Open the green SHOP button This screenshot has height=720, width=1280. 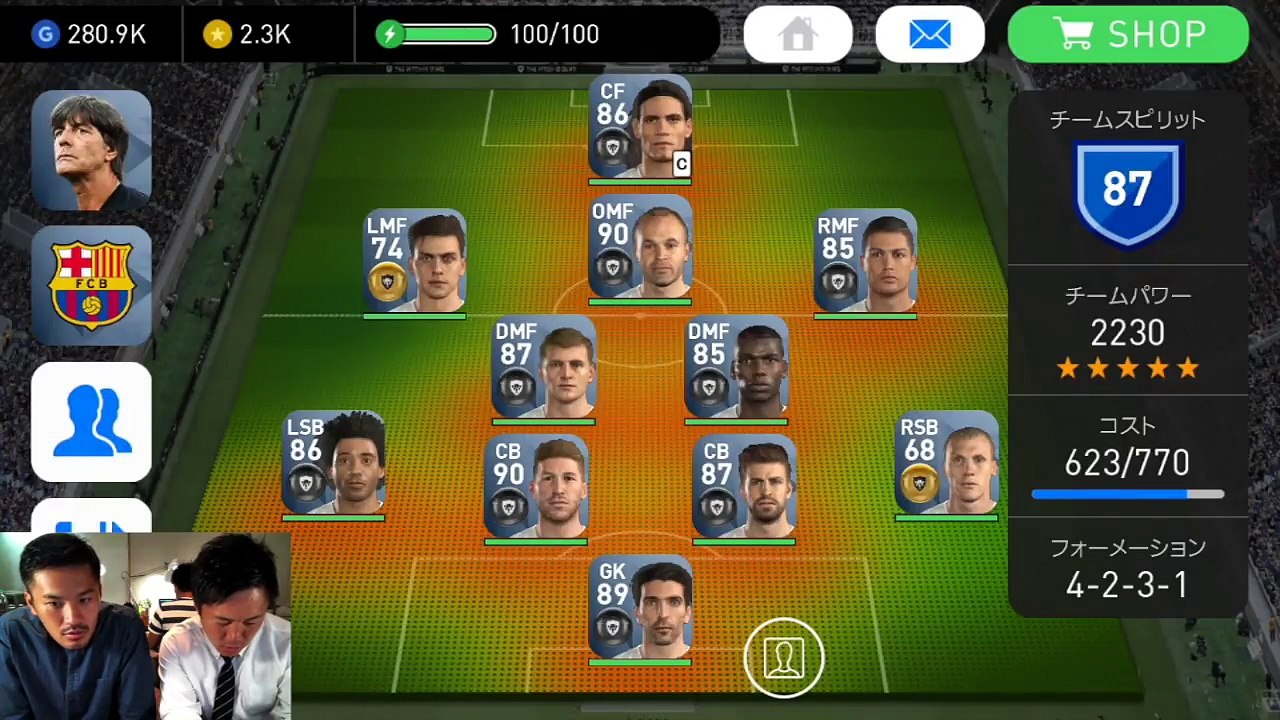click(x=1128, y=35)
